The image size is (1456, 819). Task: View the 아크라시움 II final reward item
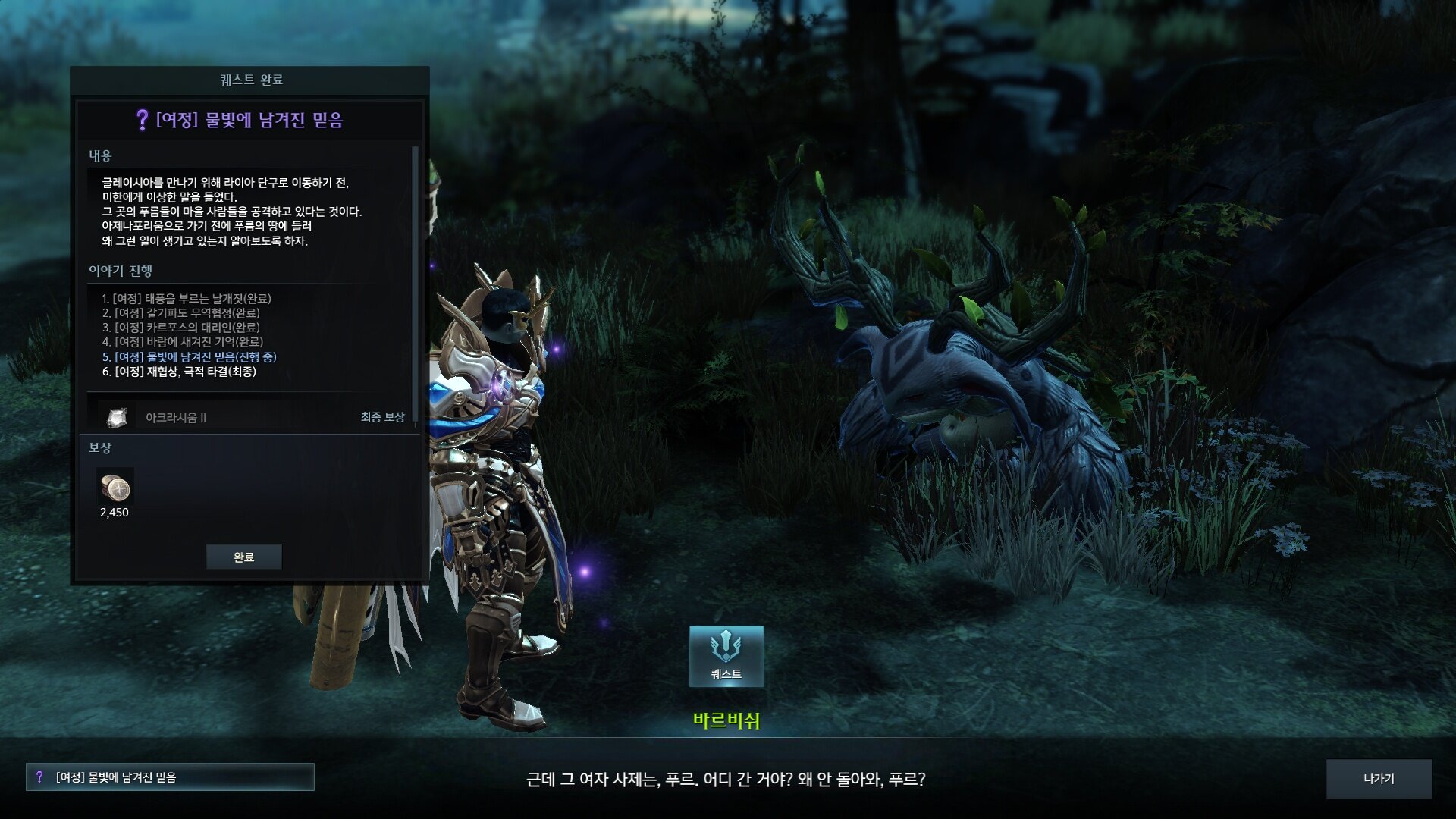tap(117, 417)
